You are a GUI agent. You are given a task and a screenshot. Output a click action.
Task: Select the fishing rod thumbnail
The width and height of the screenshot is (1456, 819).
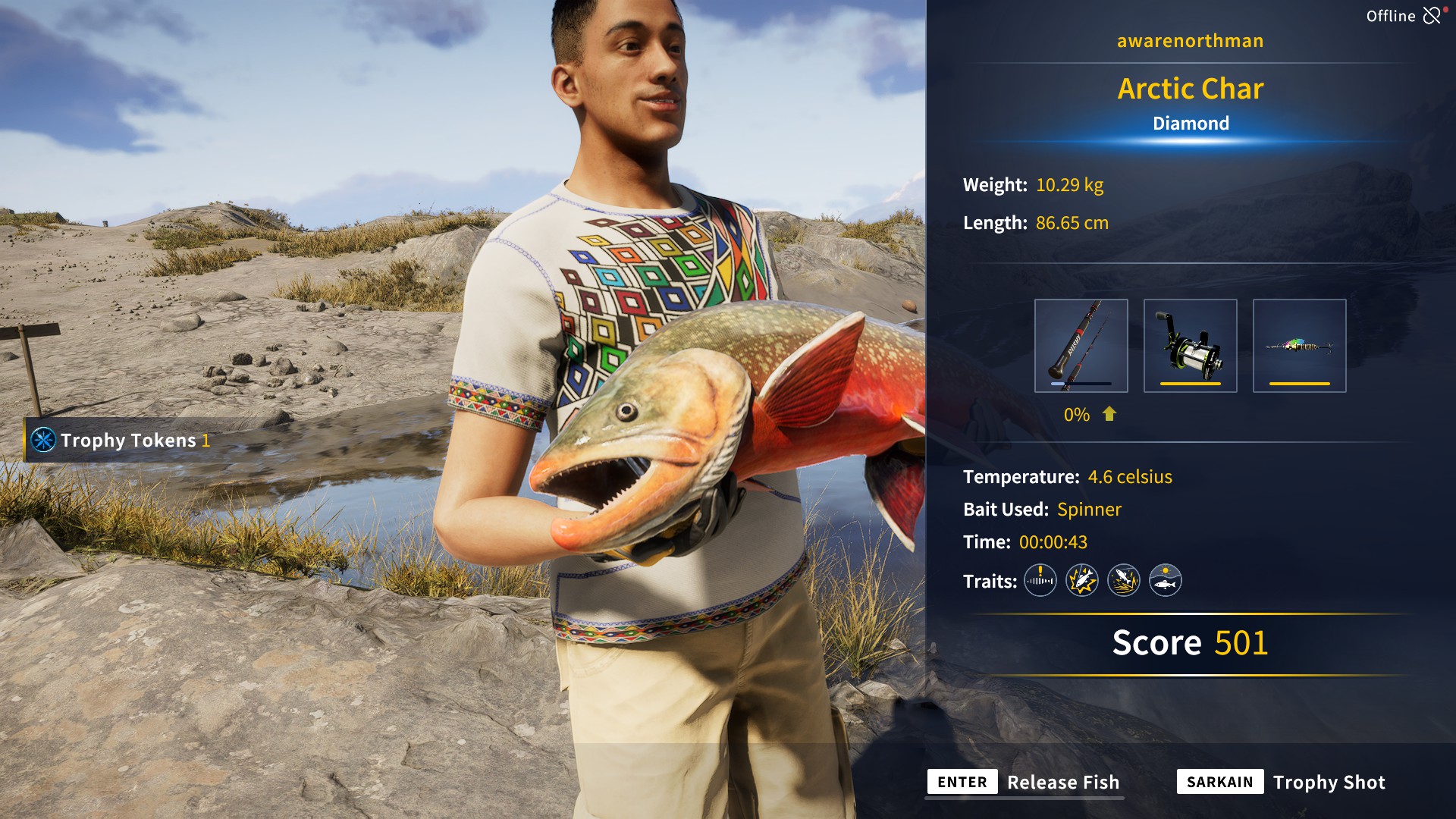1081,345
